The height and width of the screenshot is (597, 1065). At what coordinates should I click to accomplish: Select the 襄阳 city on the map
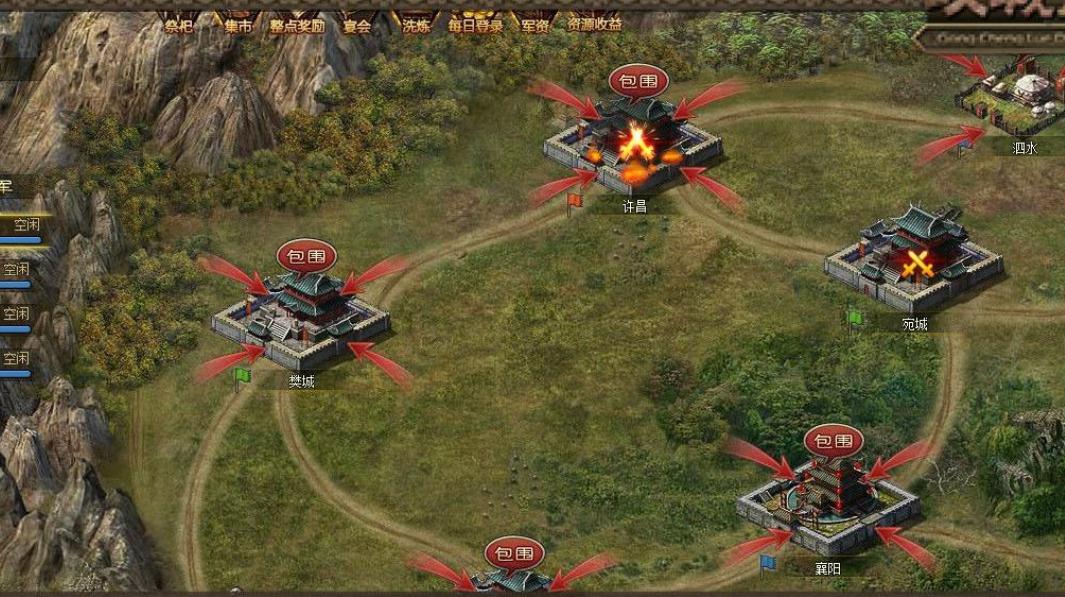pyautogui.click(x=828, y=500)
